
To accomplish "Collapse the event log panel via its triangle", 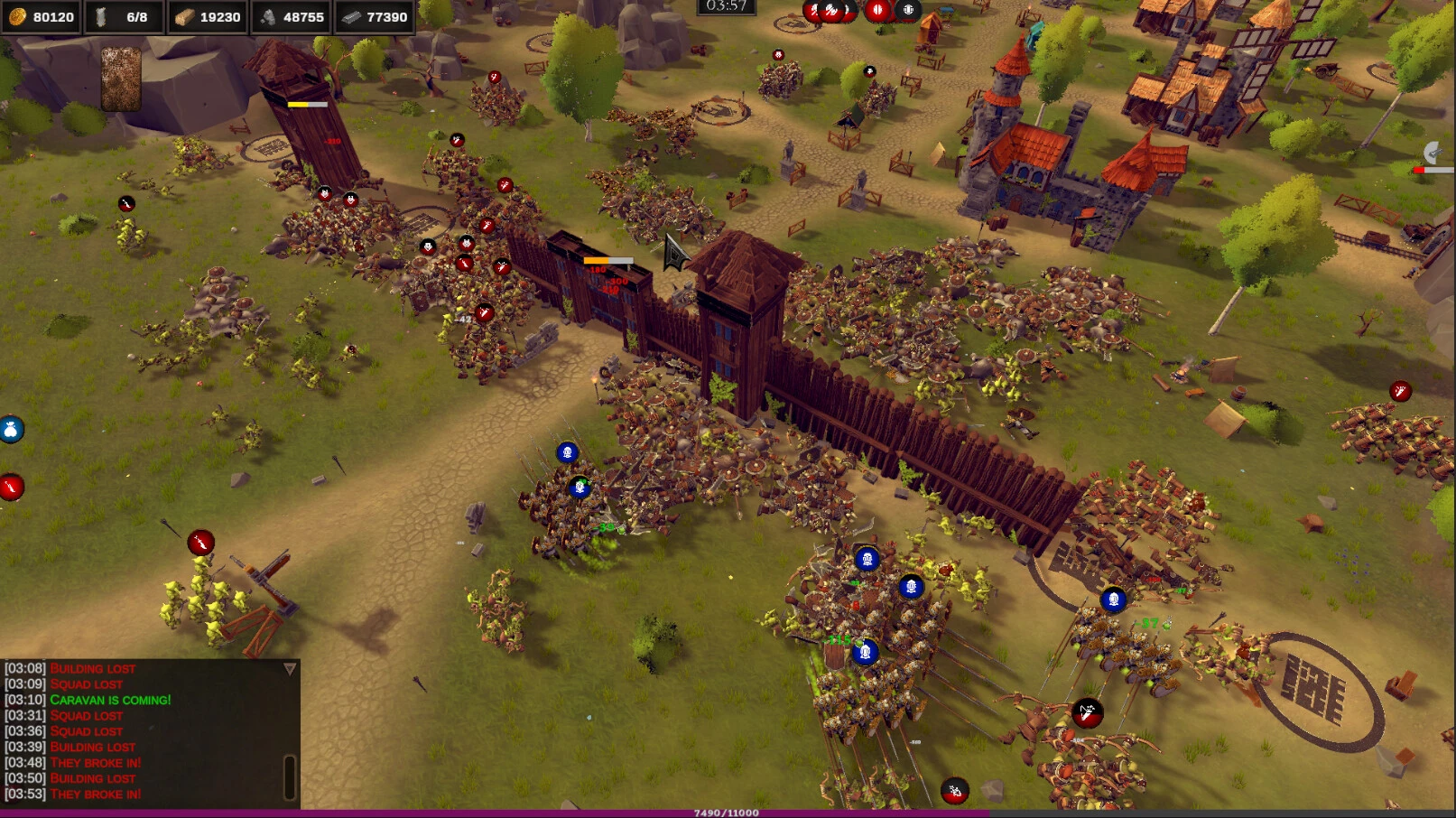I will [x=290, y=667].
